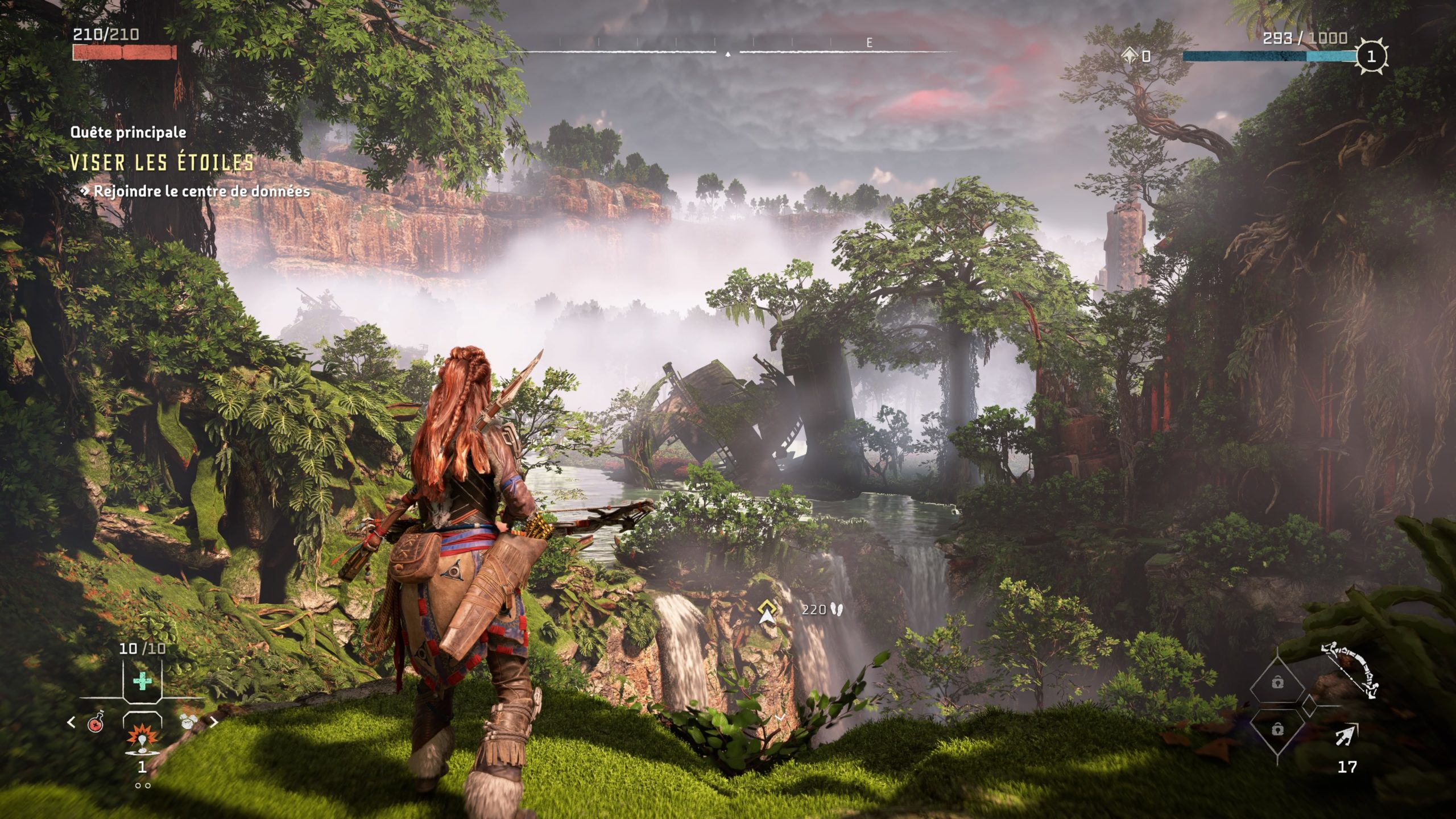Pick the white rocks item icon
The height and width of the screenshot is (819, 1456).
coord(188,722)
